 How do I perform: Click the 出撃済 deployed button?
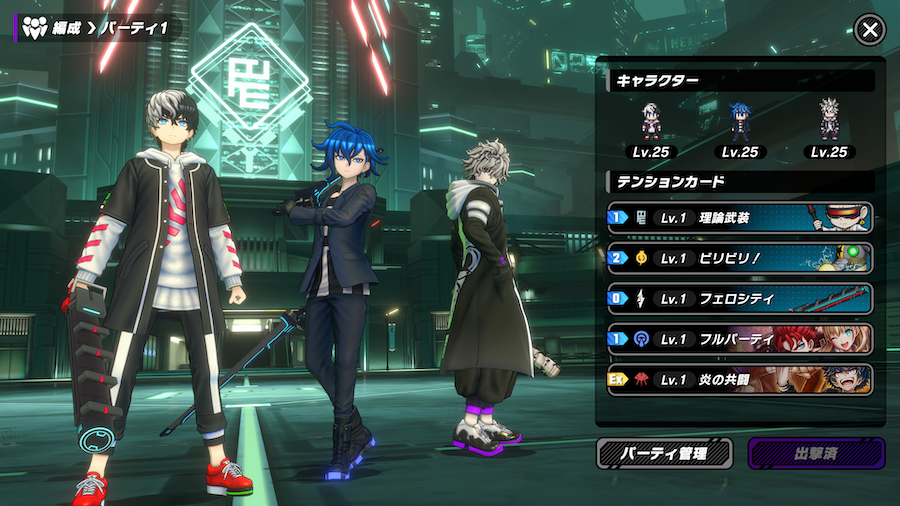click(816, 453)
